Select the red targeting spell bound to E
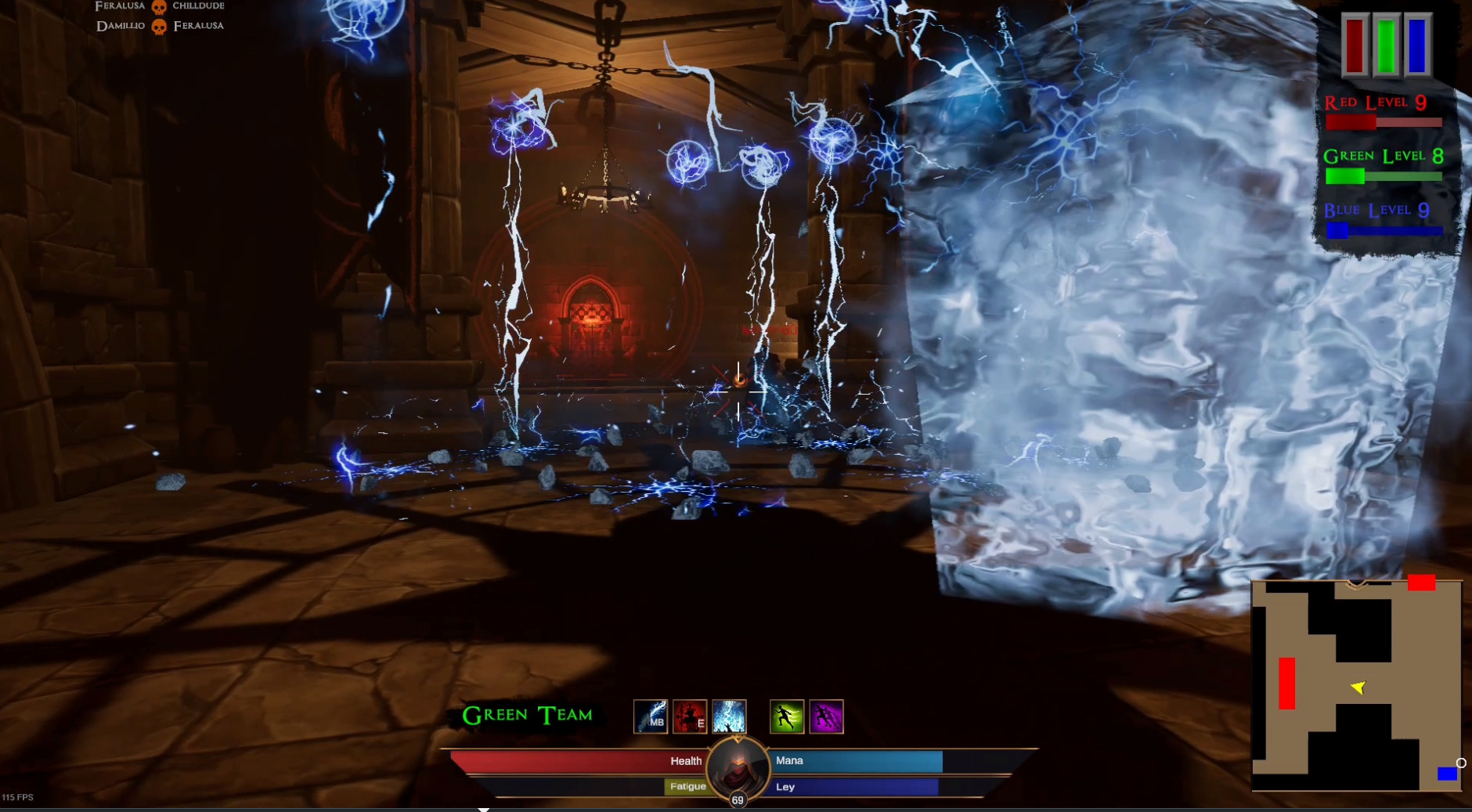The height and width of the screenshot is (812, 1472). [x=690, y=715]
